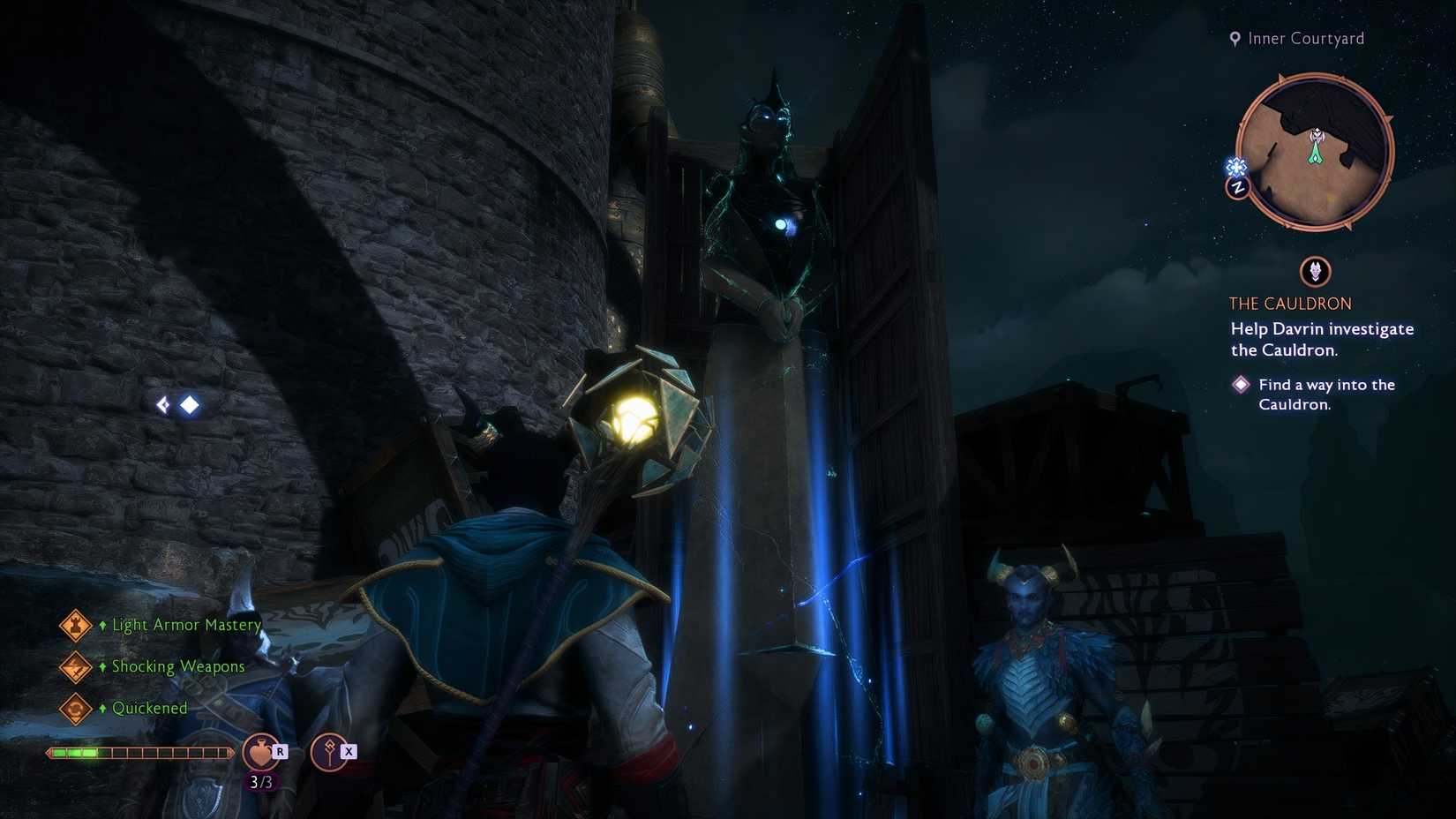
Task: Select the staff weapon swap icon
Action: click(x=329, y=753)
